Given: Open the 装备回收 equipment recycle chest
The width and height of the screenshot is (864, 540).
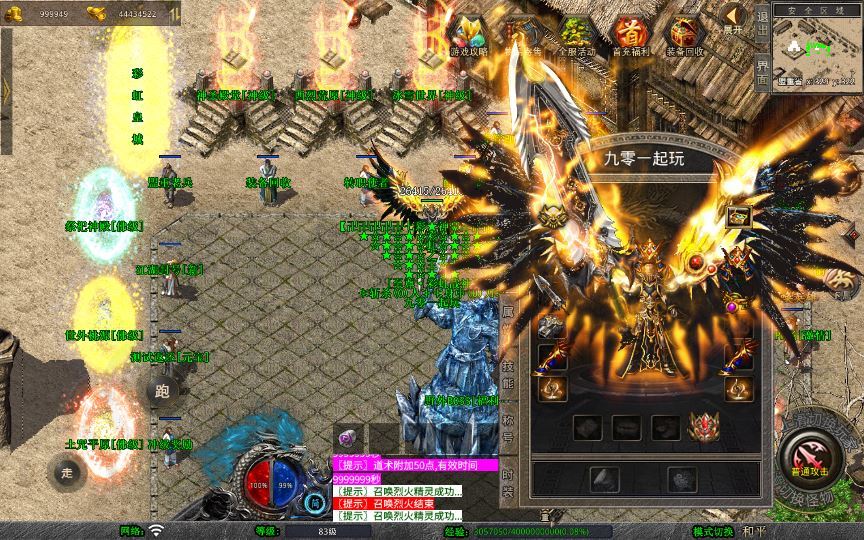Looking at the screenshot, I should [685, 37].
